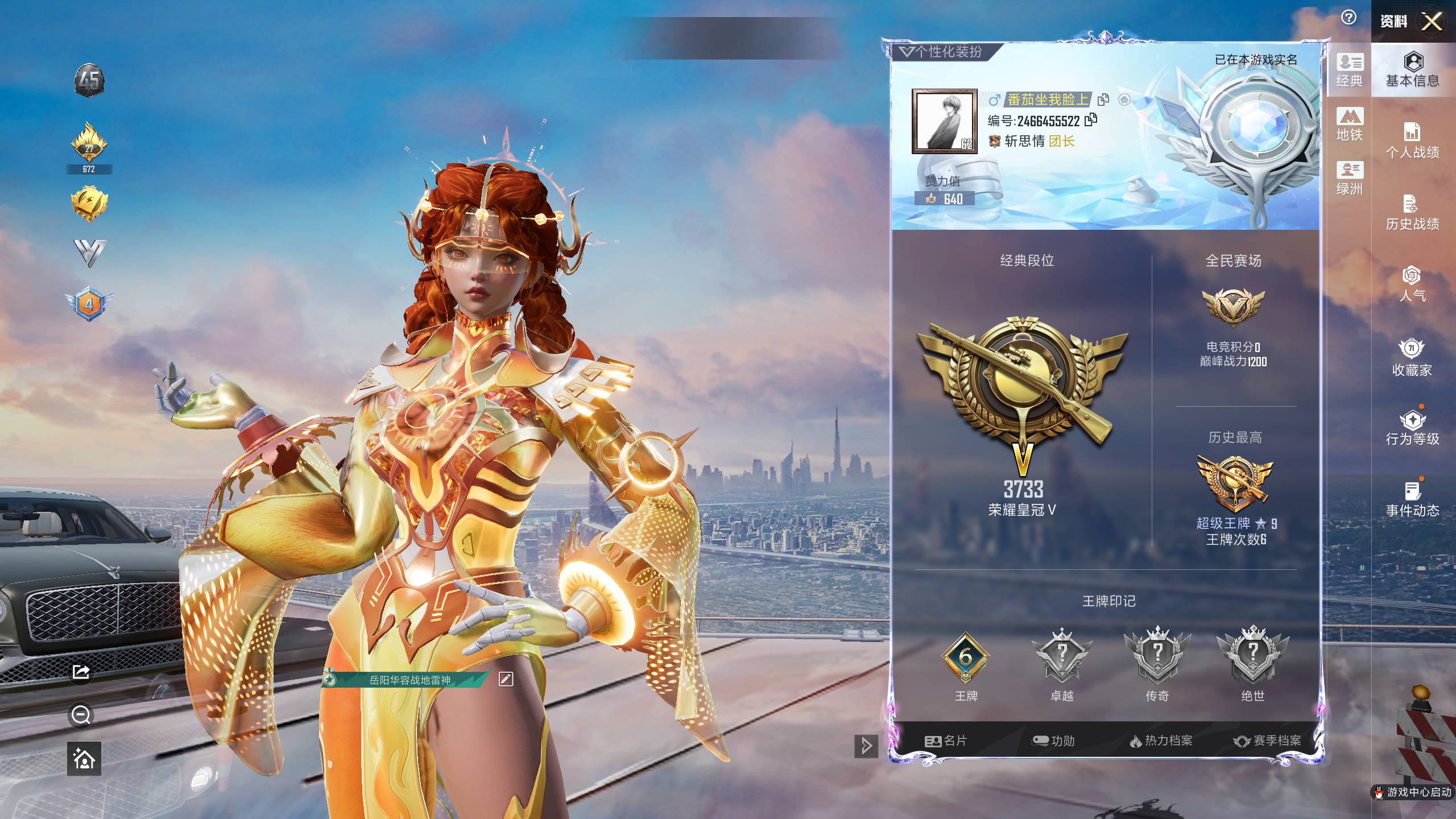Show the 热力档案 heat archive

click(1161, 741)
